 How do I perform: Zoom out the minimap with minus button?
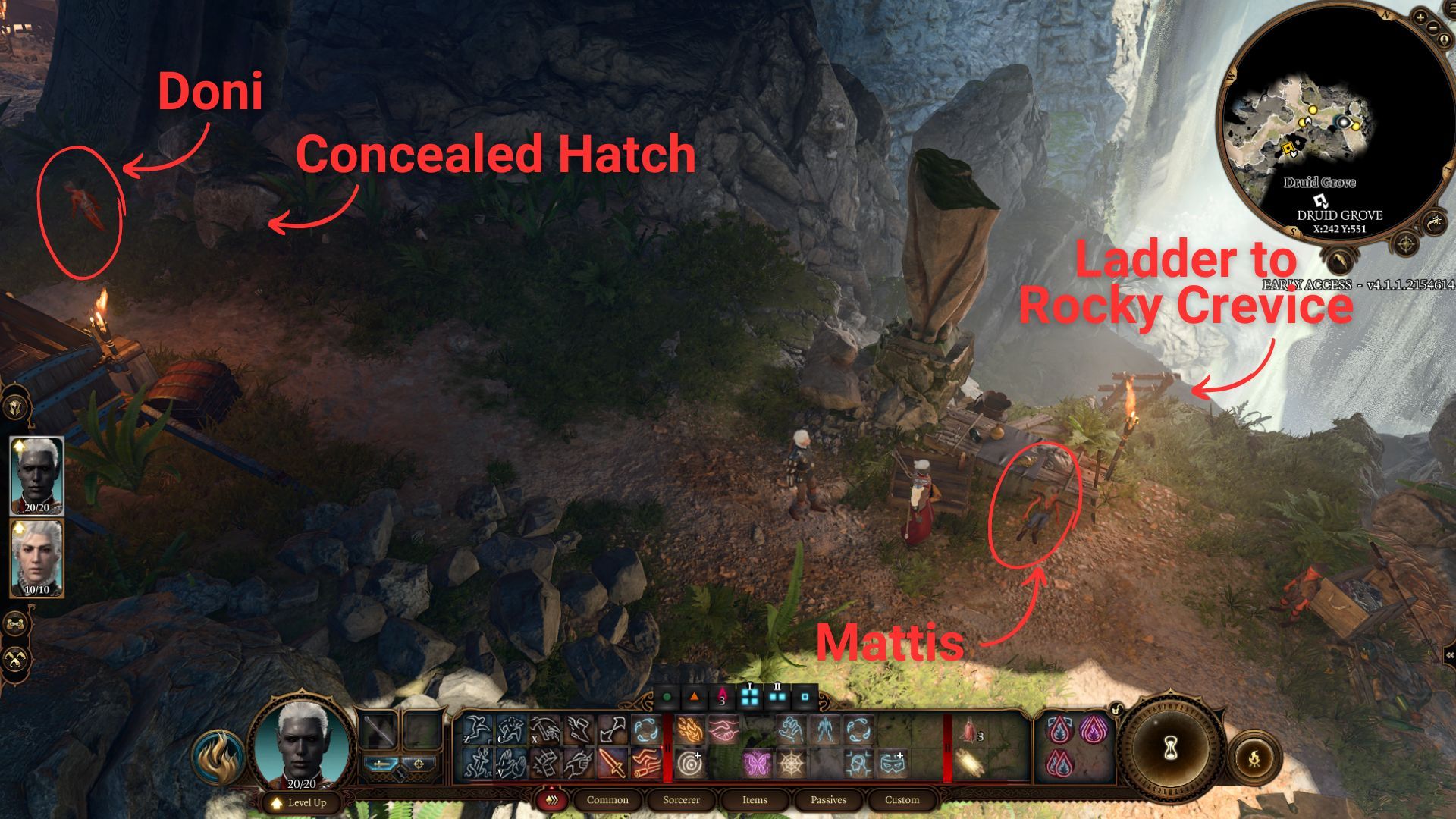(x=1432, y=28)
